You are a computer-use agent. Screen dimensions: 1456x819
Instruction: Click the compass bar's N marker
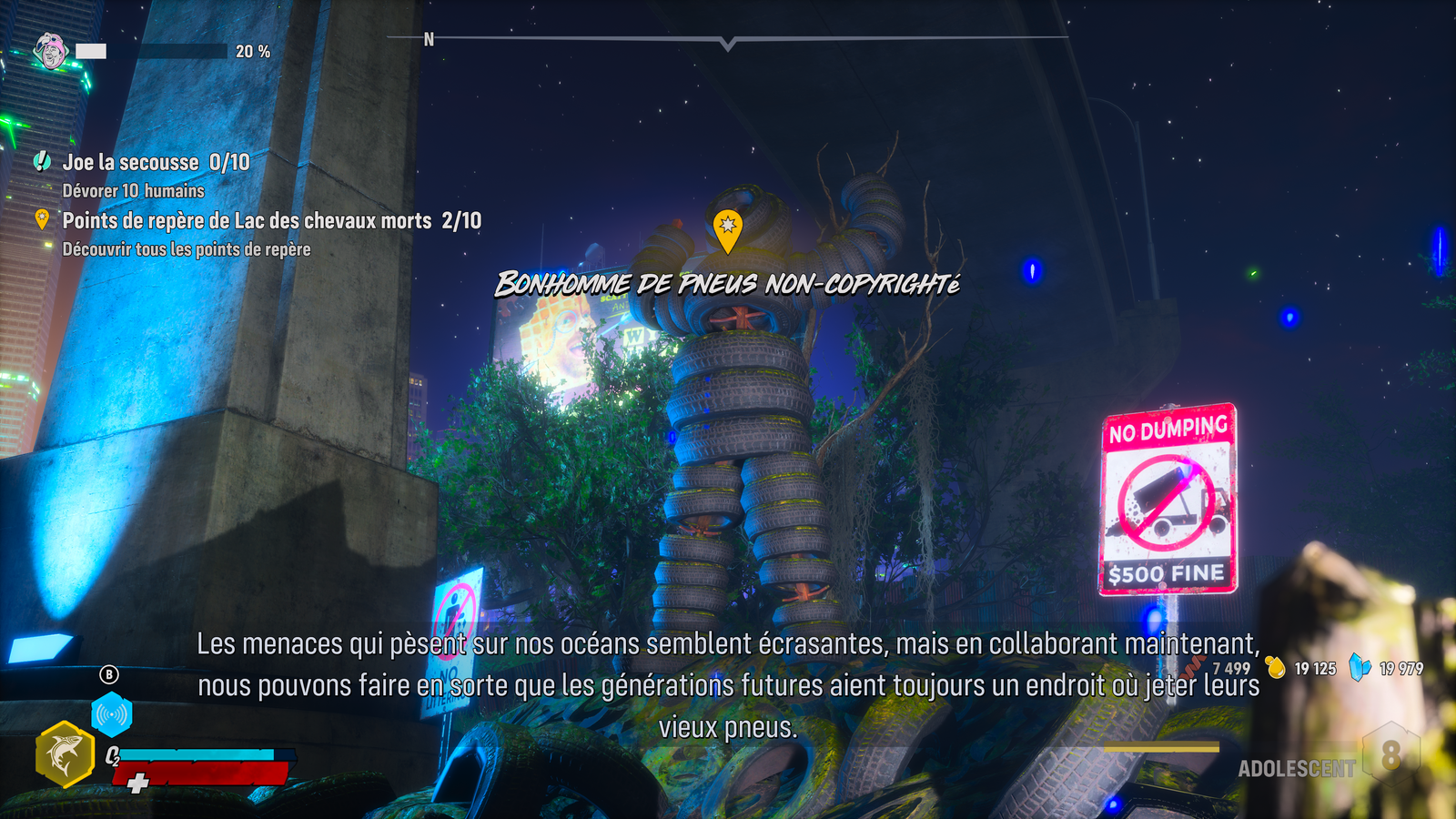[429, 40]
